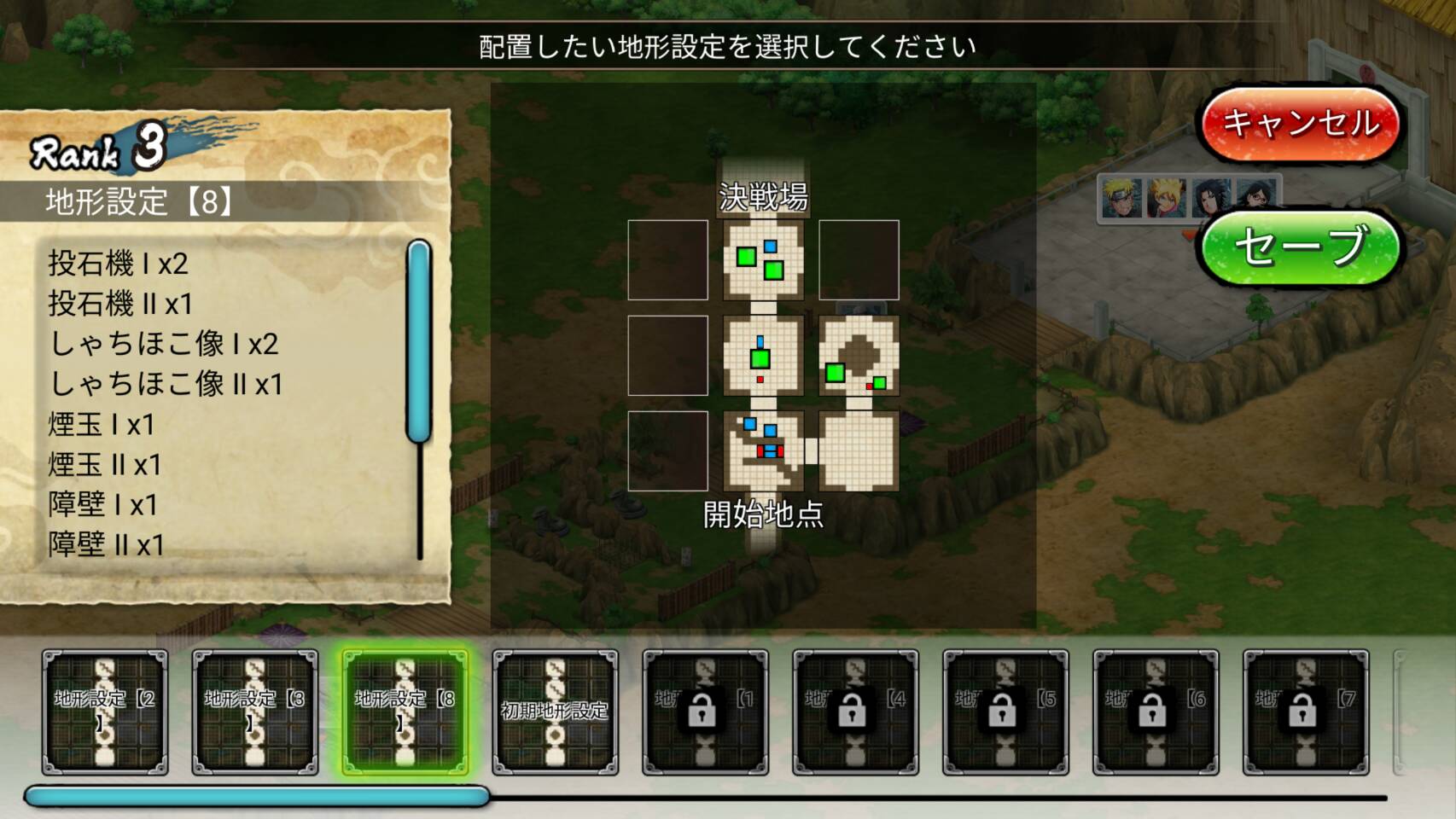Pick the 初期地形設定 default terrain tile
This screenshot has height=819, width=1456.
(x=556, y=712)
